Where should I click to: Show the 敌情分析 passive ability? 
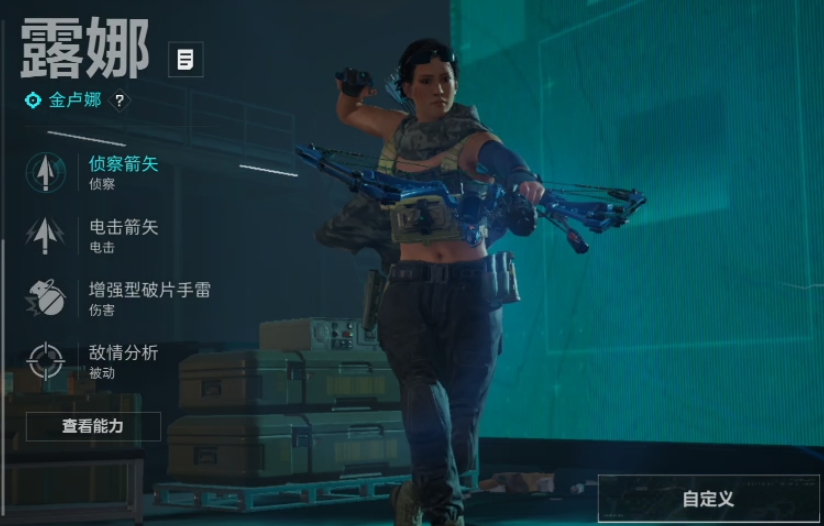pyautogui.click(x=122, y=360)
